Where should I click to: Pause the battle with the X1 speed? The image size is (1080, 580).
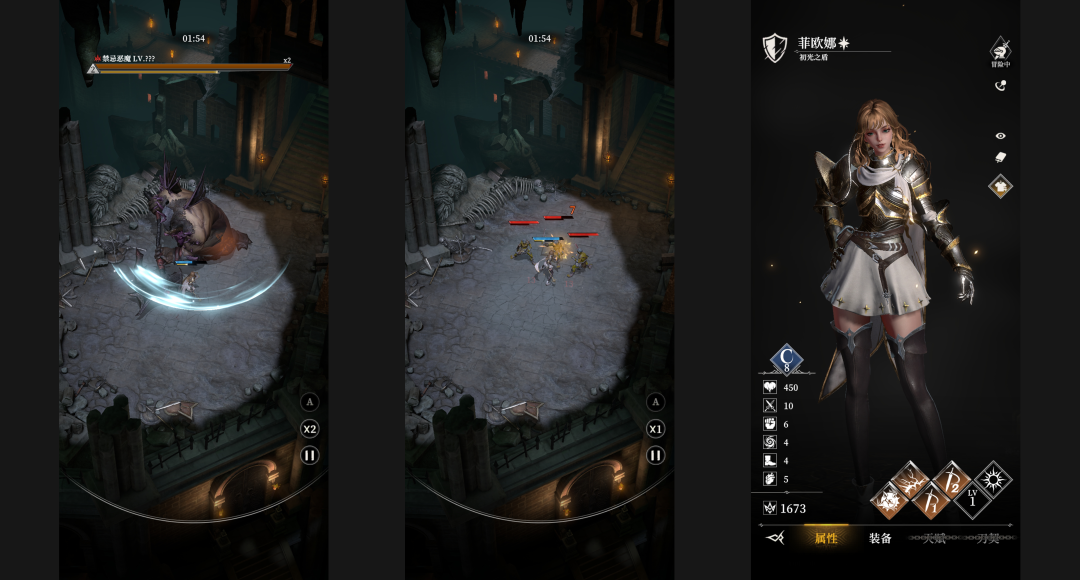click(656, 455)
